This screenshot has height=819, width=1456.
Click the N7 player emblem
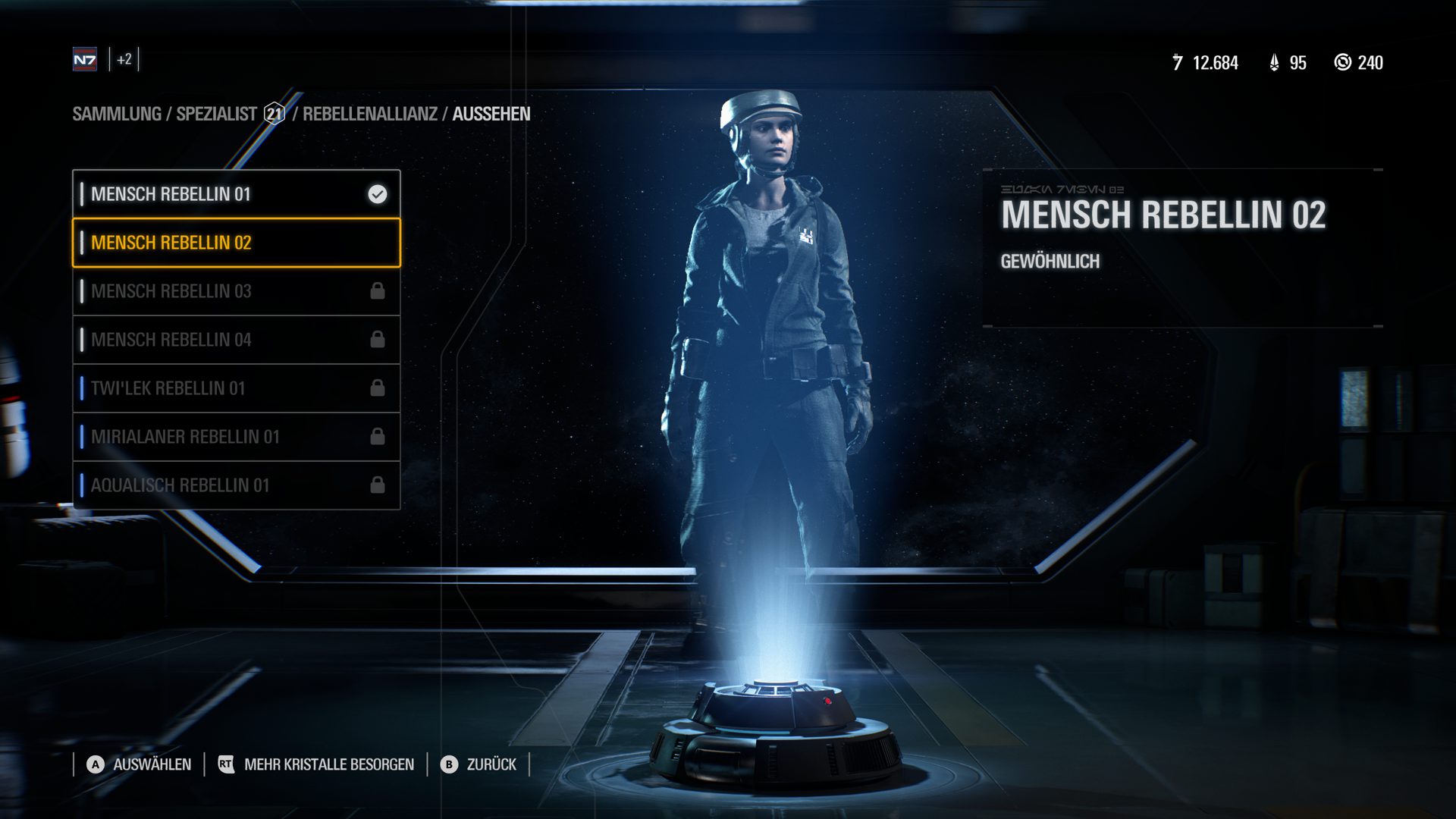(85, 59)
